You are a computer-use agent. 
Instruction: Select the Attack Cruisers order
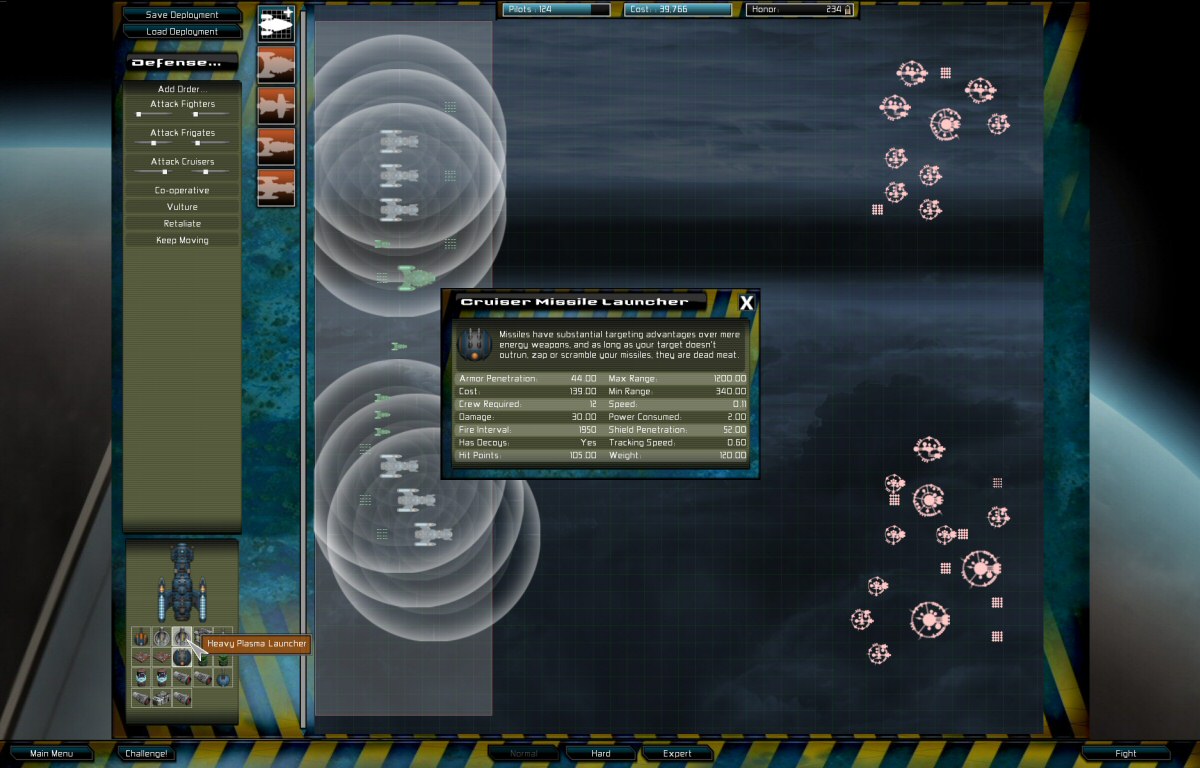[182, 162]
